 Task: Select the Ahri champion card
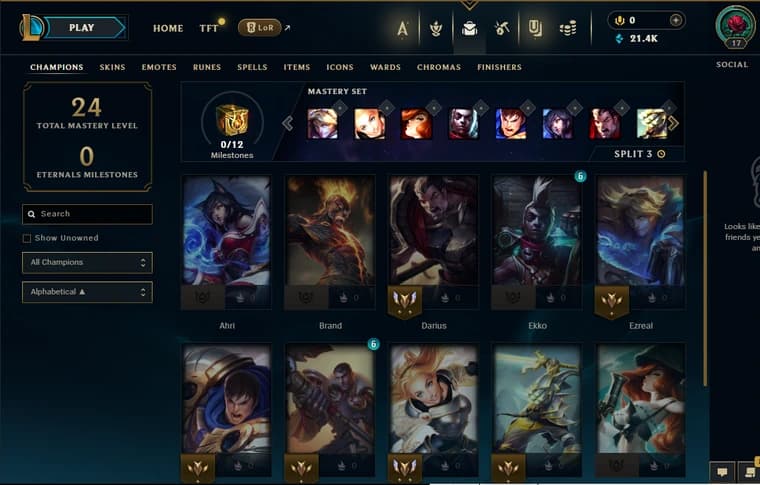(x=227, y=240)
